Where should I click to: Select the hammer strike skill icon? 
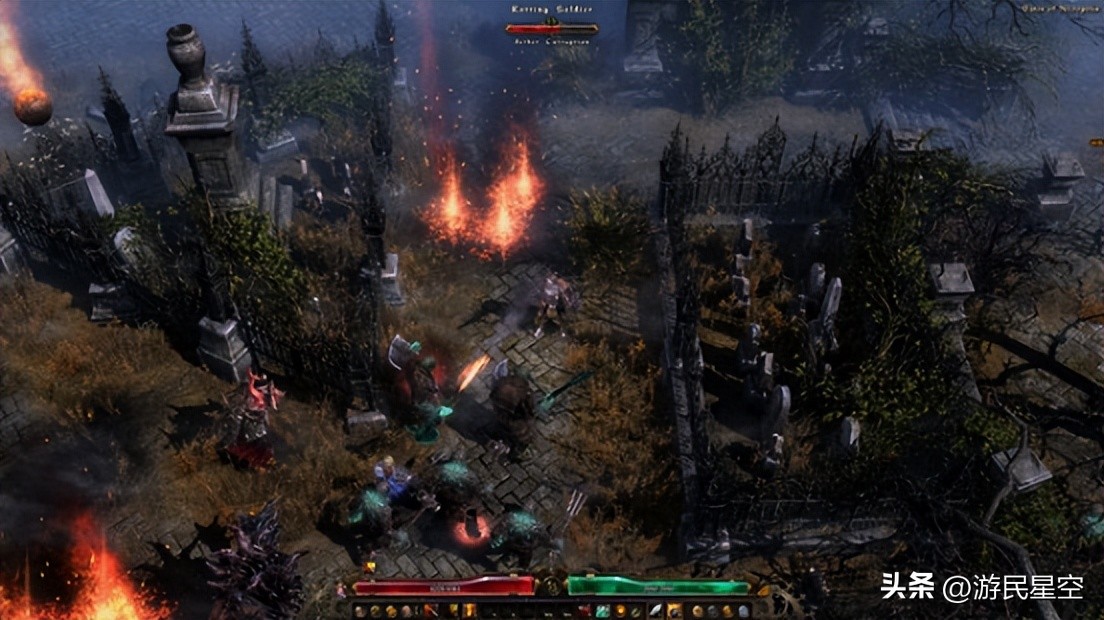coord(432,610)
